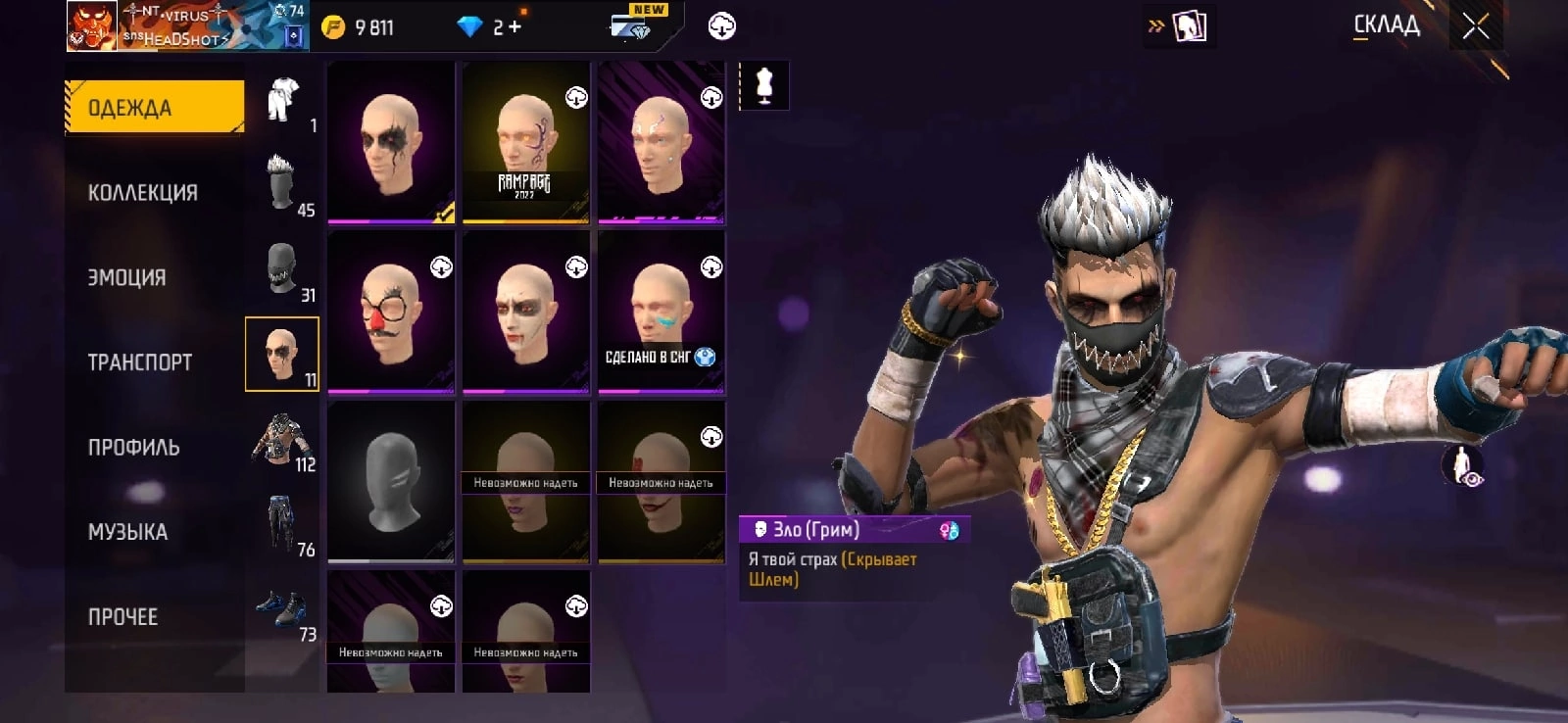
Task: Choose the outfit set category icon
Action: tap(282, 100)
